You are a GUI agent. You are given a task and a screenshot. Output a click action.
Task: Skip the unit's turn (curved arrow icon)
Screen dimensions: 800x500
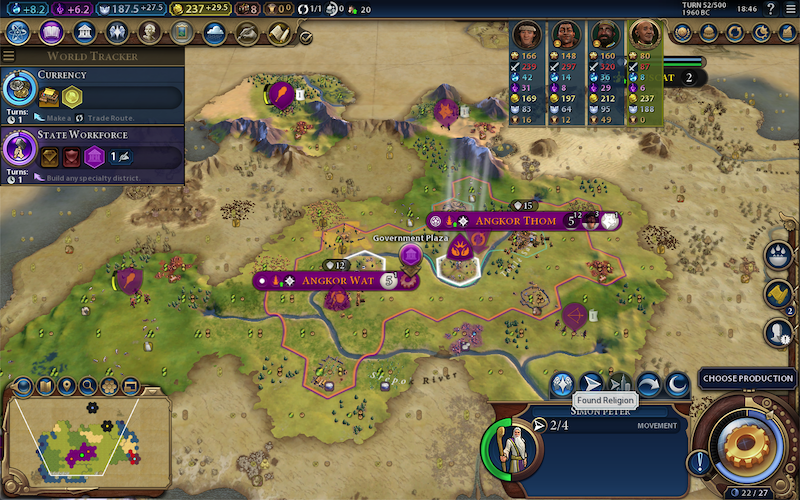coord(649,383)
